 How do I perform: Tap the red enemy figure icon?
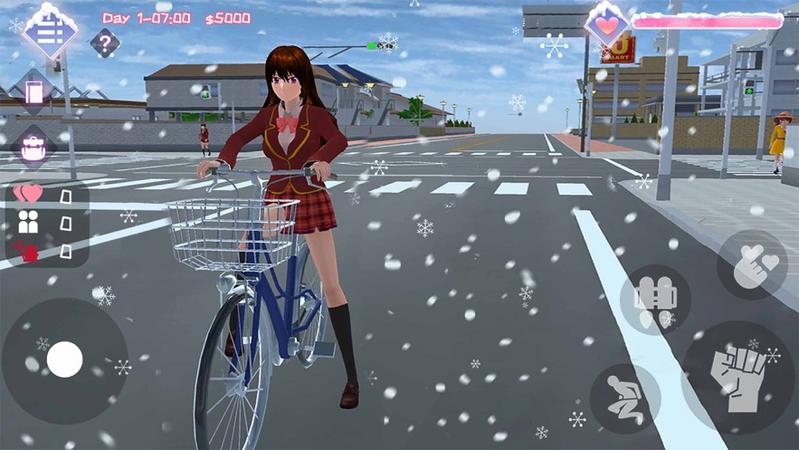tap(28, 250)
